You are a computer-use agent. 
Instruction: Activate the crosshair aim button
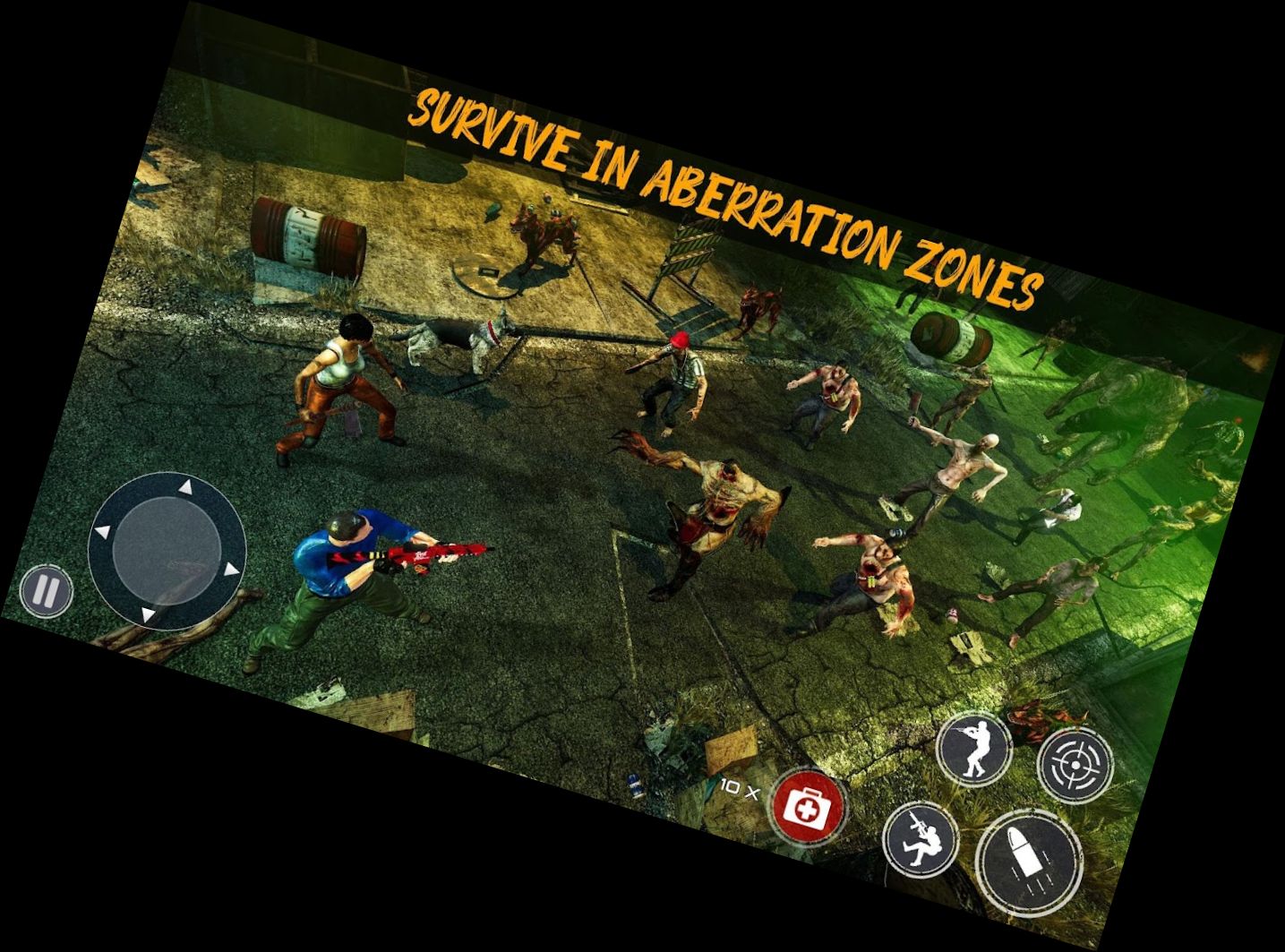coord(1075,764)
